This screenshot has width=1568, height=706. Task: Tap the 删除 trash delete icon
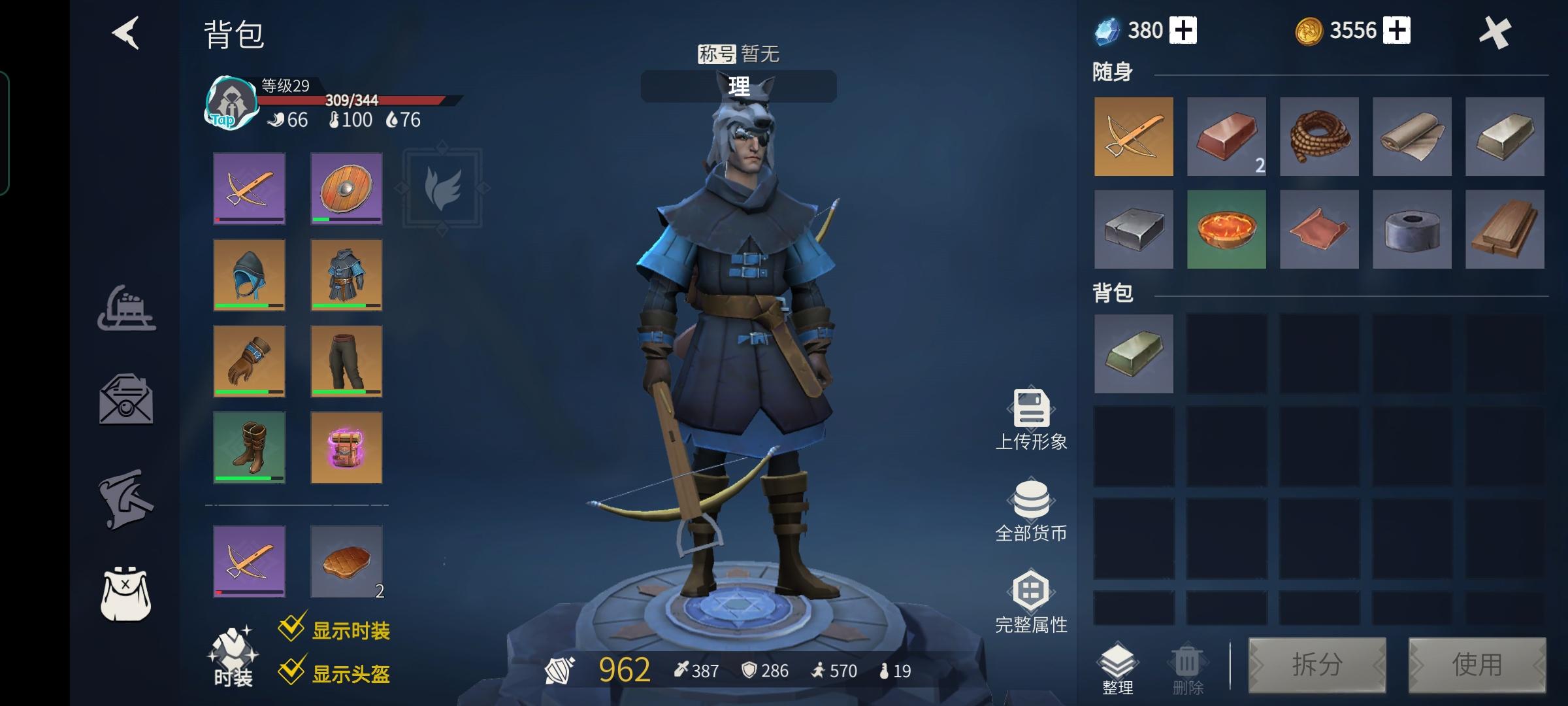(x=1186, y=664)
